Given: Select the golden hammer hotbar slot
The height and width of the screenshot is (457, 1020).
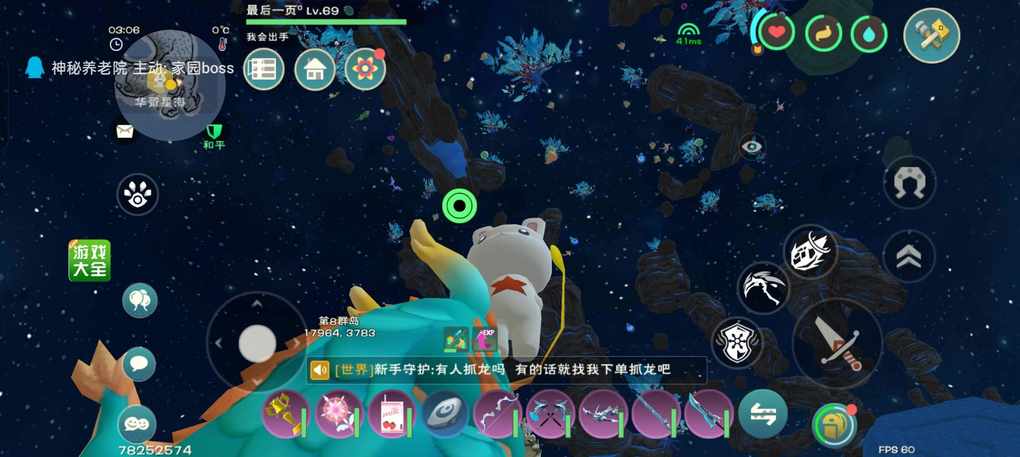Looking at the screenshot, I should coord(286,414).
